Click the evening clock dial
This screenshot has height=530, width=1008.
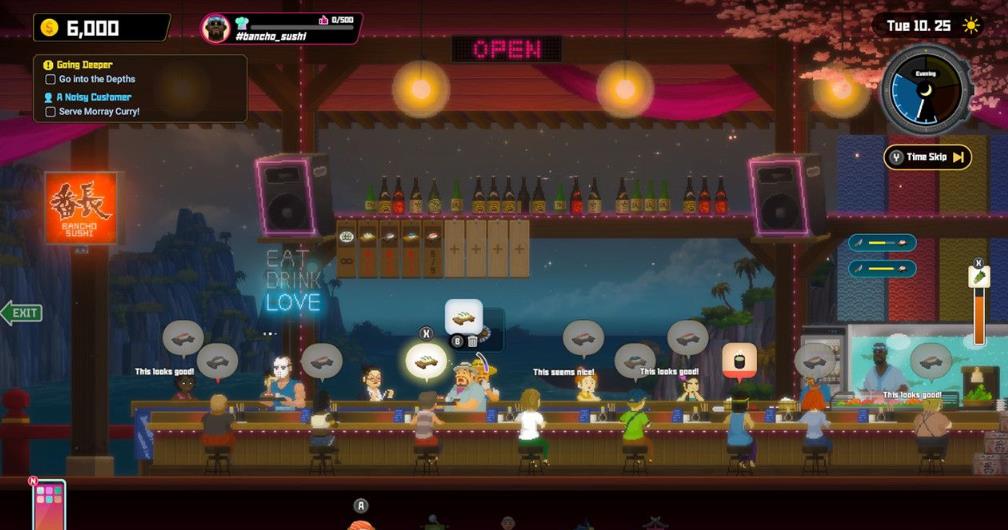[x=925, y=89]
